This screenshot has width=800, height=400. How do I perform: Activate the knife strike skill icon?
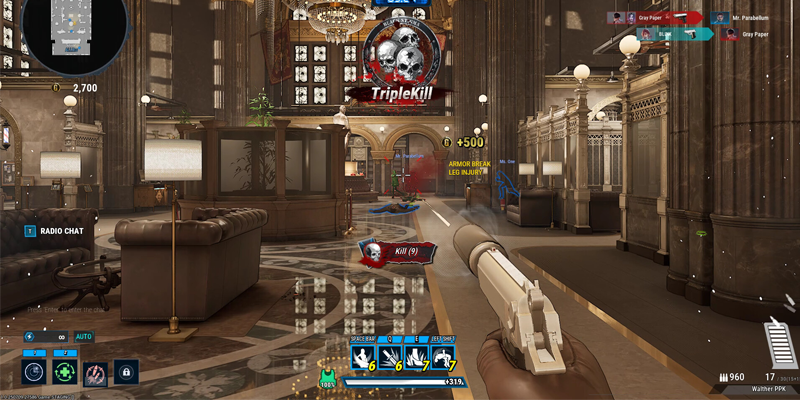tap(389, 357)
